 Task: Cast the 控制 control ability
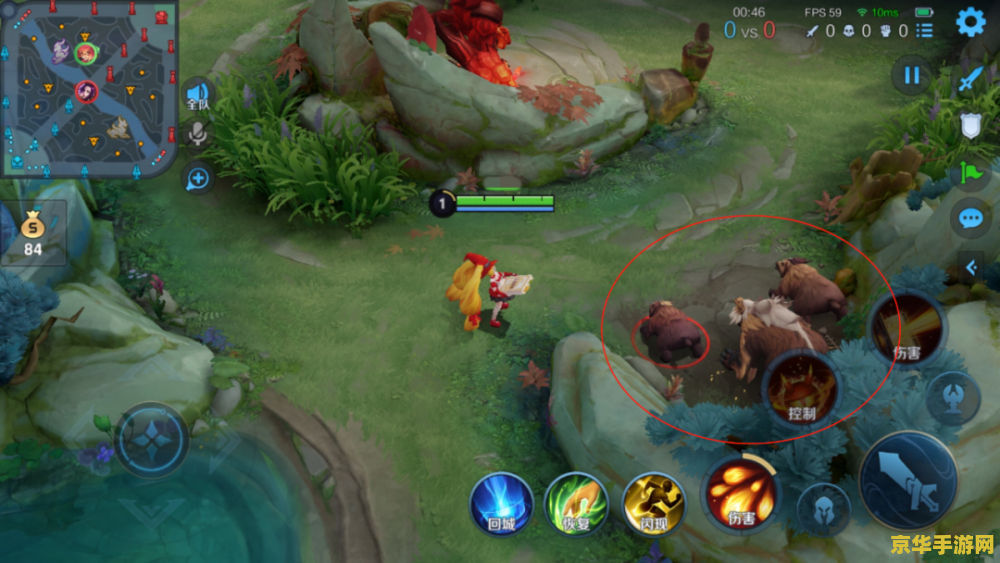tap(802, 386)
